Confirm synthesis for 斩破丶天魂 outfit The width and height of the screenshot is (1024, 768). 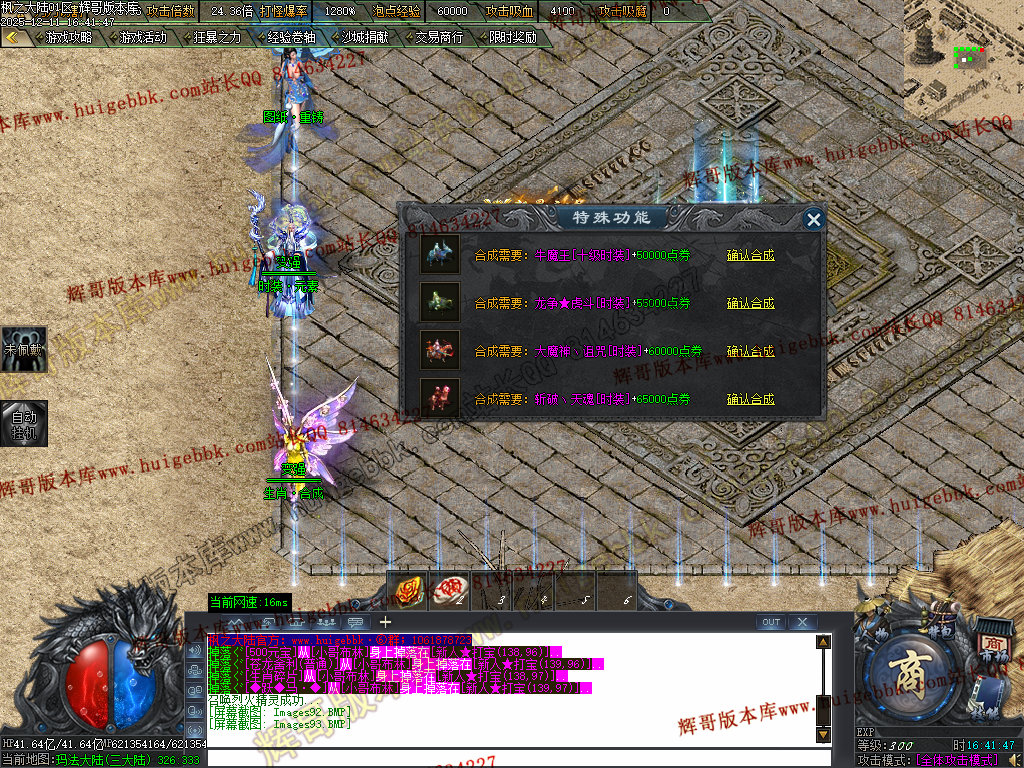(x=750, y=400)
